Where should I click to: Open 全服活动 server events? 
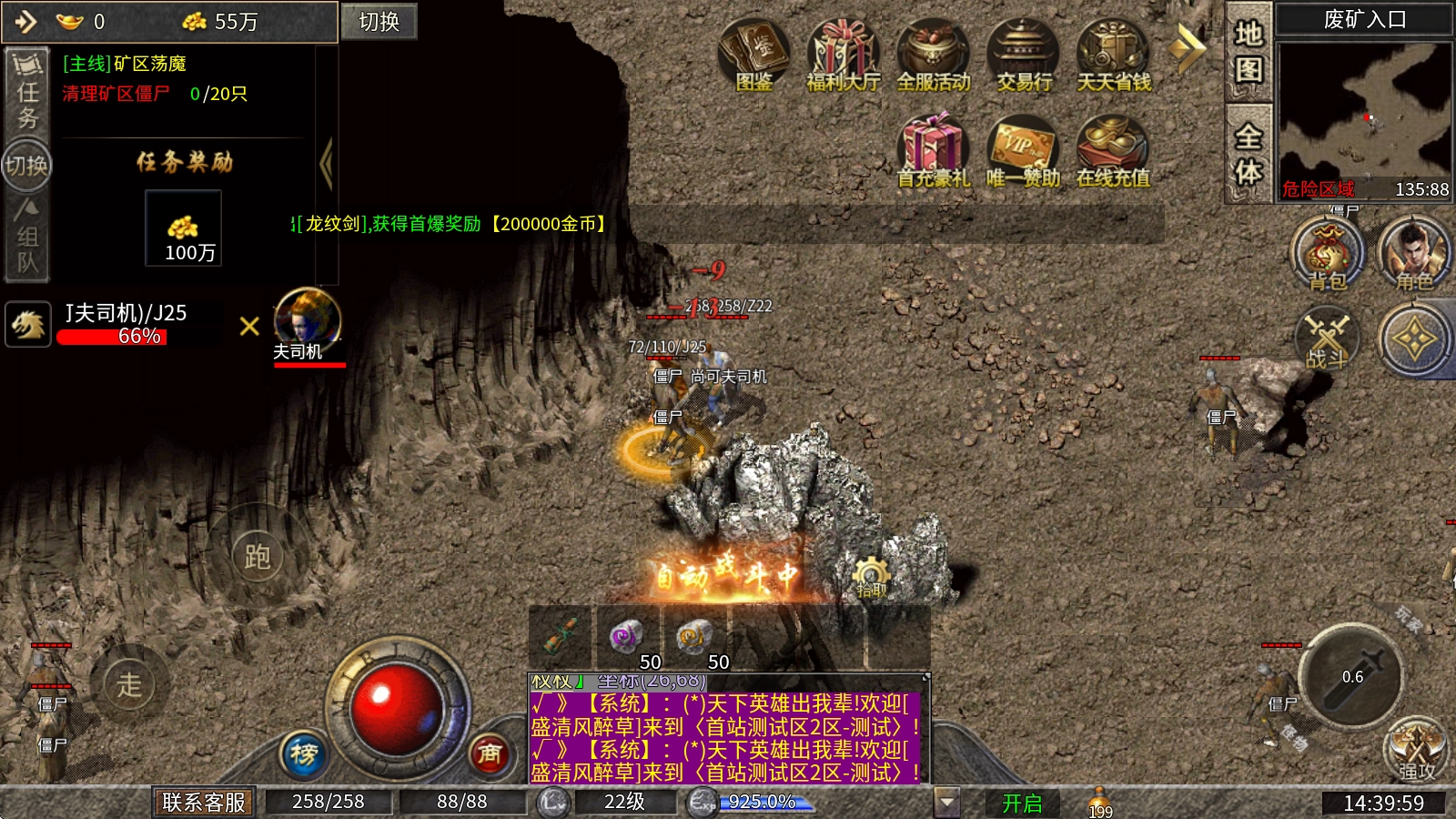[933, 55]
